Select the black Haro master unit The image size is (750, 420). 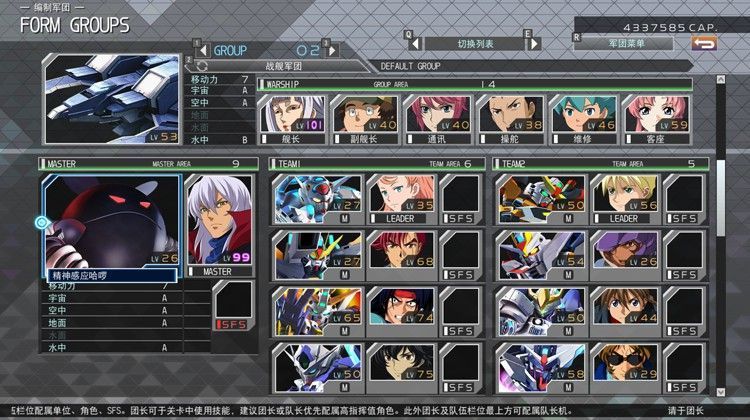[111, 223]
